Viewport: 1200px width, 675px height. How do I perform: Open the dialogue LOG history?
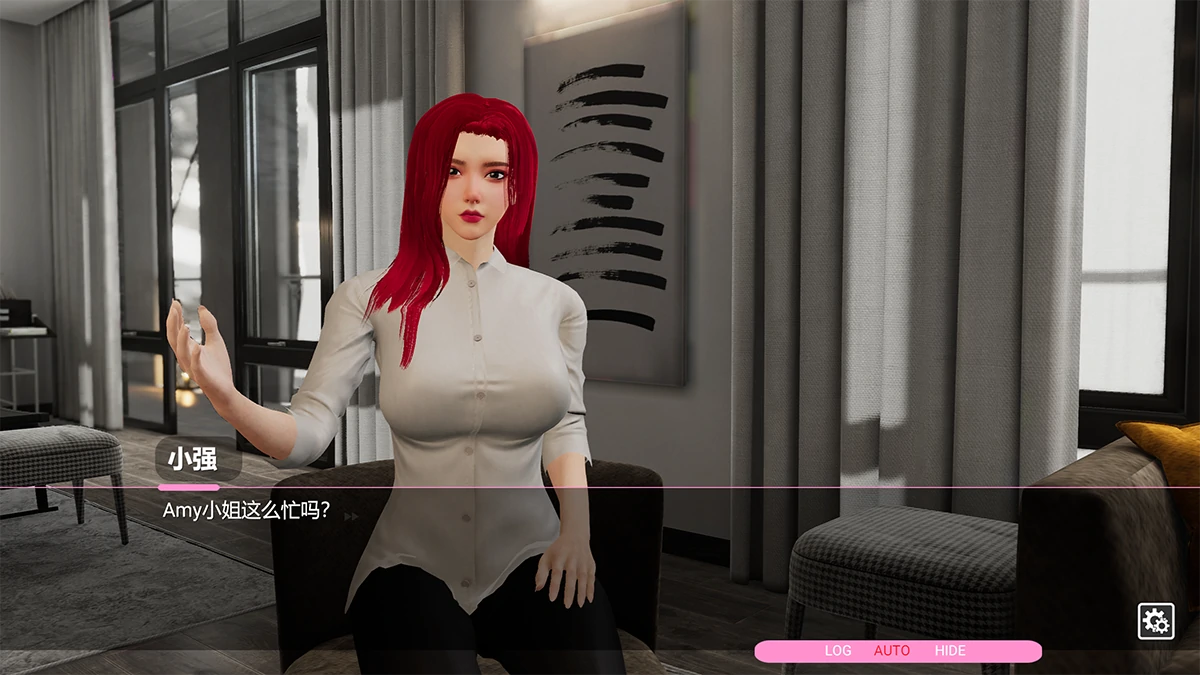[838, 651]
